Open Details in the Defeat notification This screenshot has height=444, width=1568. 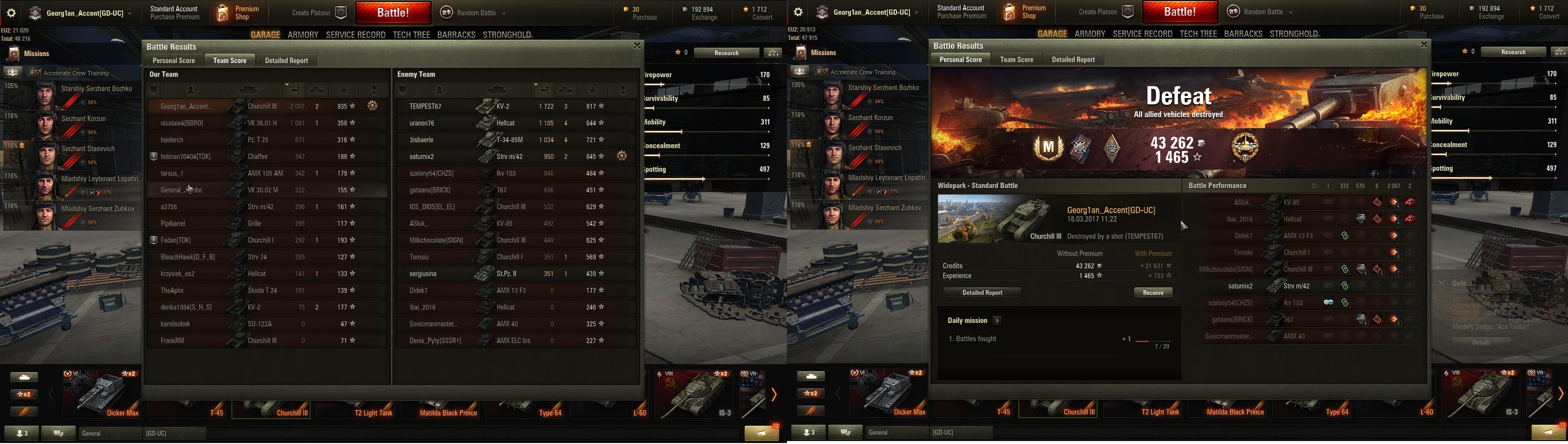[x=1481, y=342]
